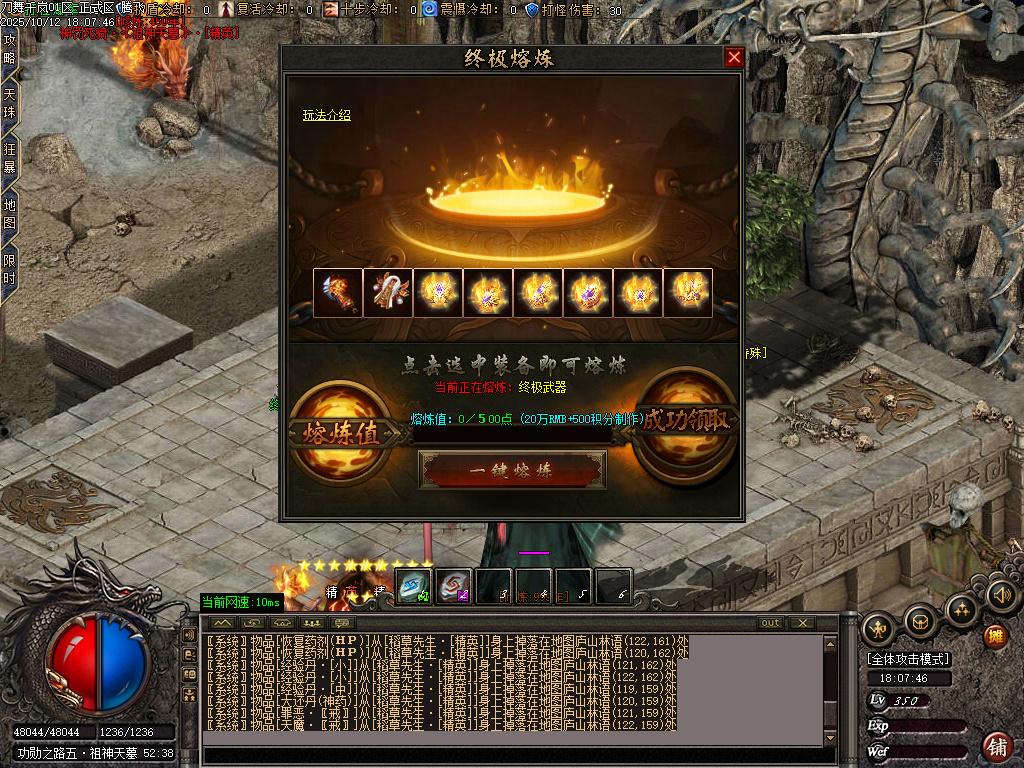Click the chat window 'out' button
The height and width of the screenshot is (768, 1024).
[770, 623]
